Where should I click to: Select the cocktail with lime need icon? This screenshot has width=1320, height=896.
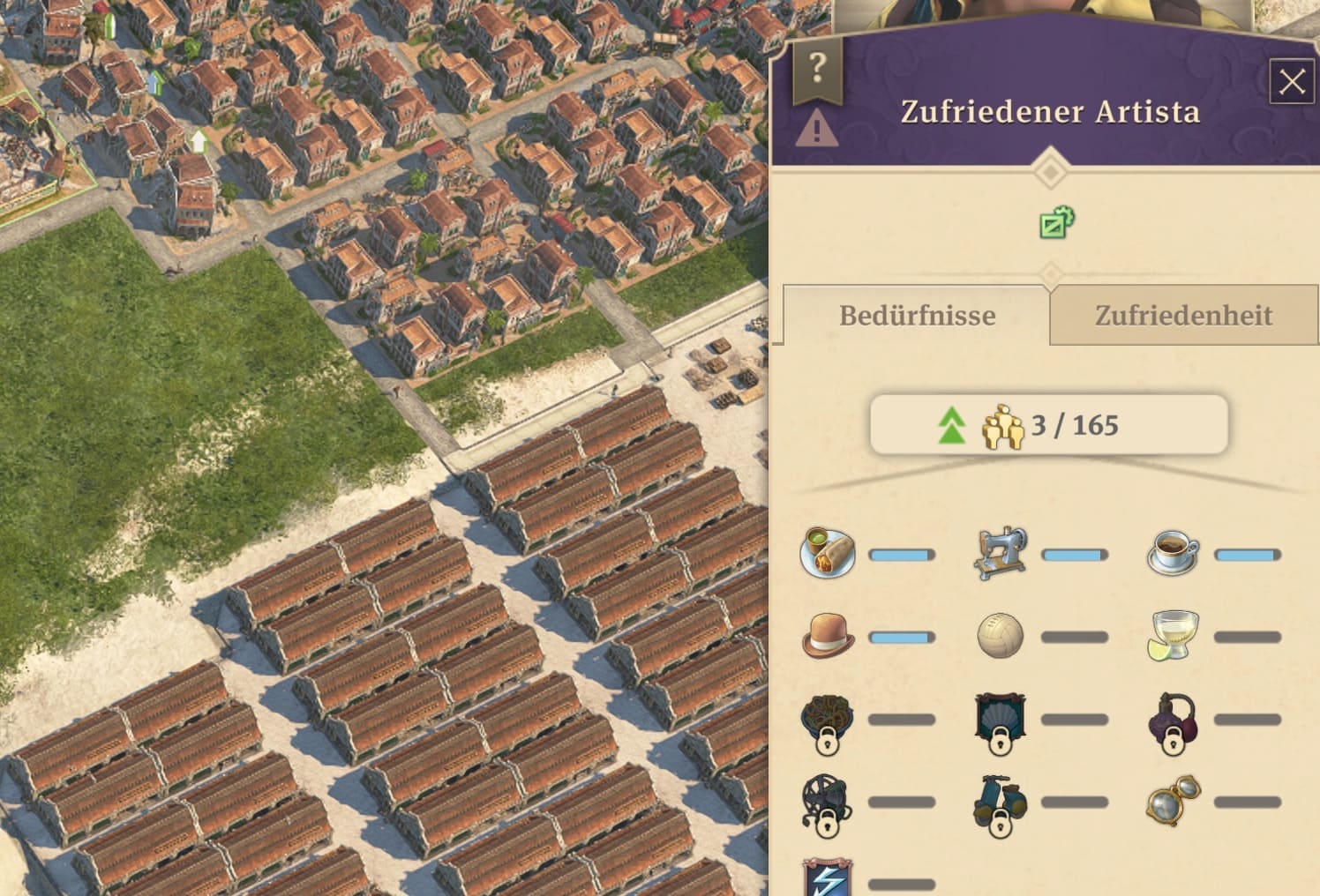point(1173,635)
